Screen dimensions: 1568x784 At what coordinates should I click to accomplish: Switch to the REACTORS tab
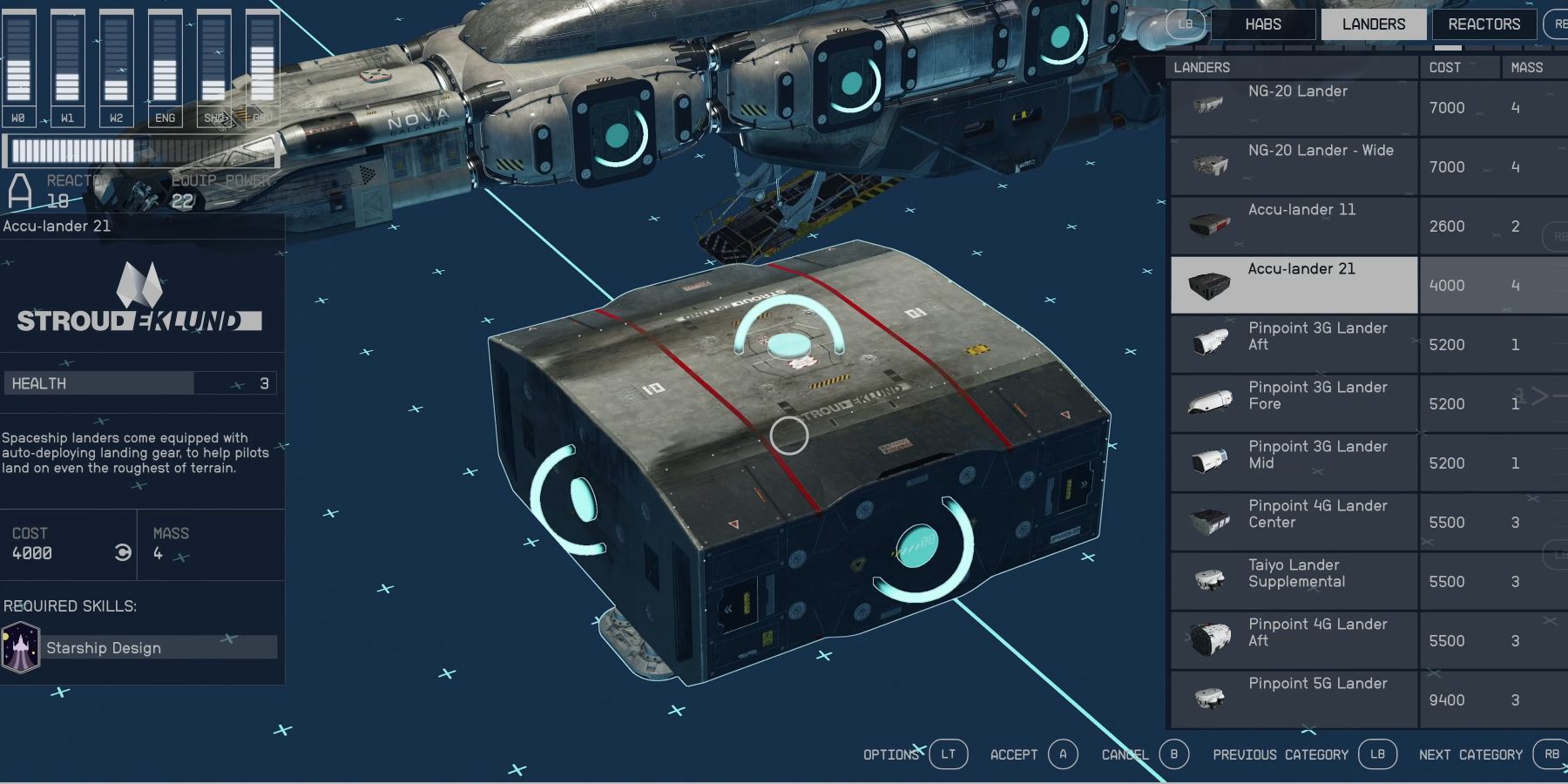point(1484,24)
